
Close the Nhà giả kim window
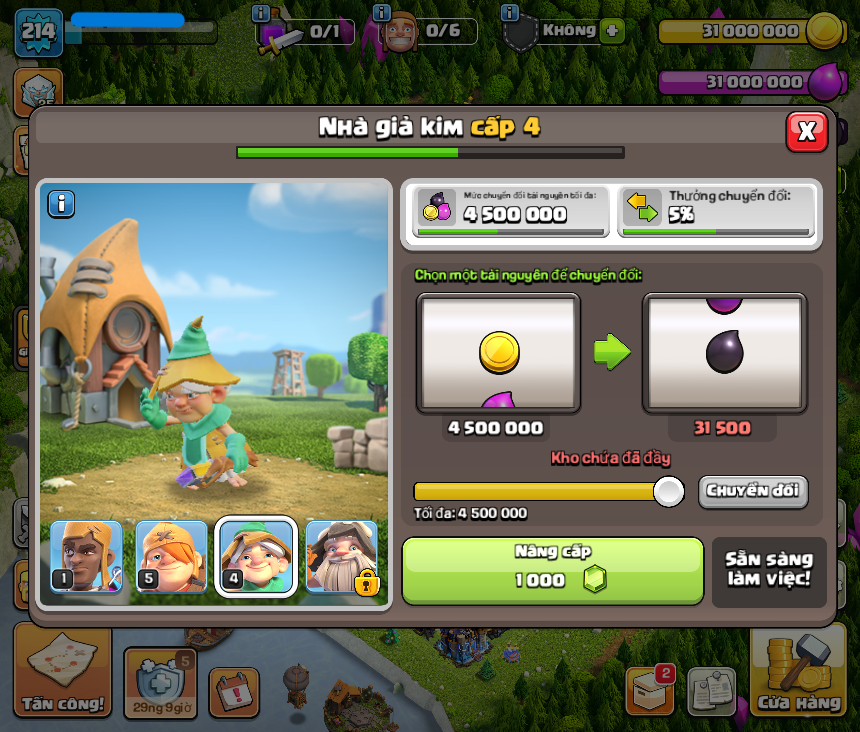click(x=806, y=131)
